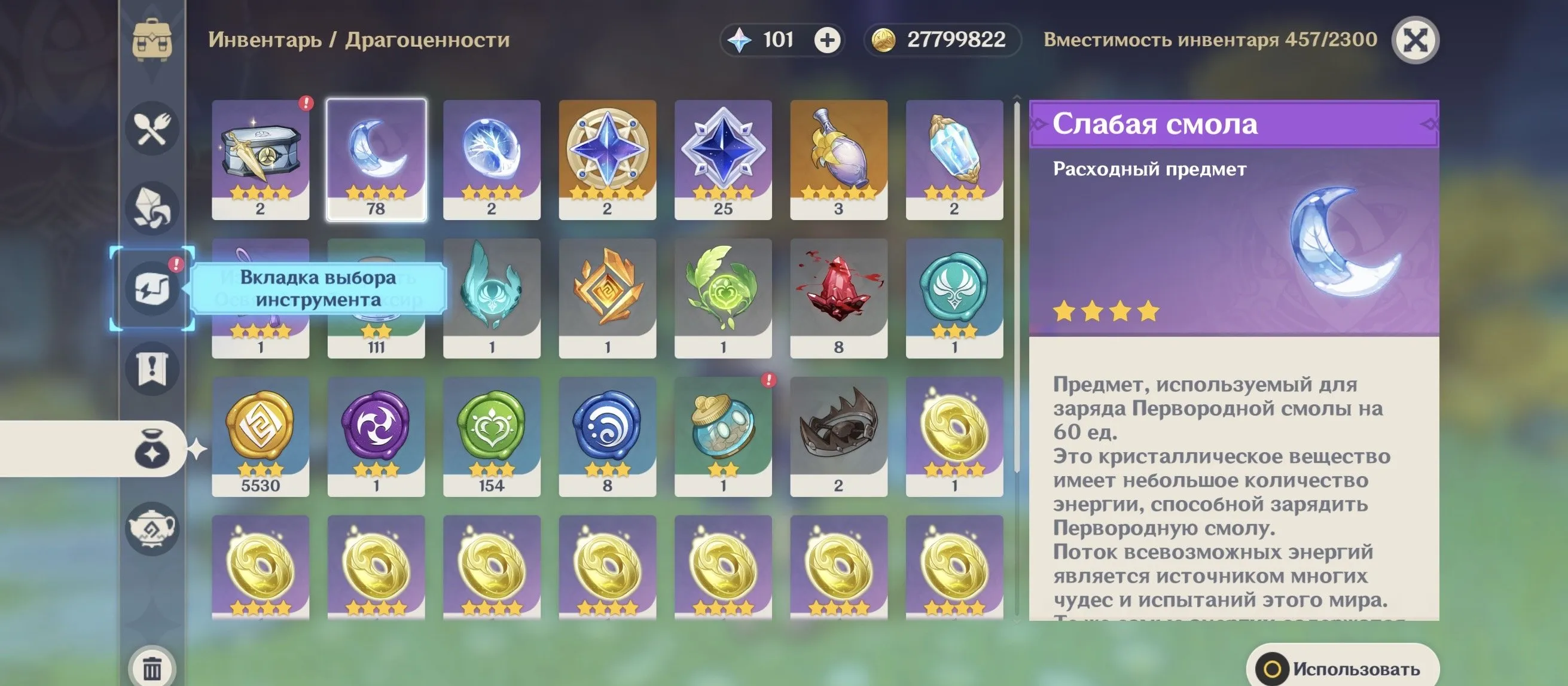
Task: Open the trash can delete mode
Action: click(x=152, y=668)
